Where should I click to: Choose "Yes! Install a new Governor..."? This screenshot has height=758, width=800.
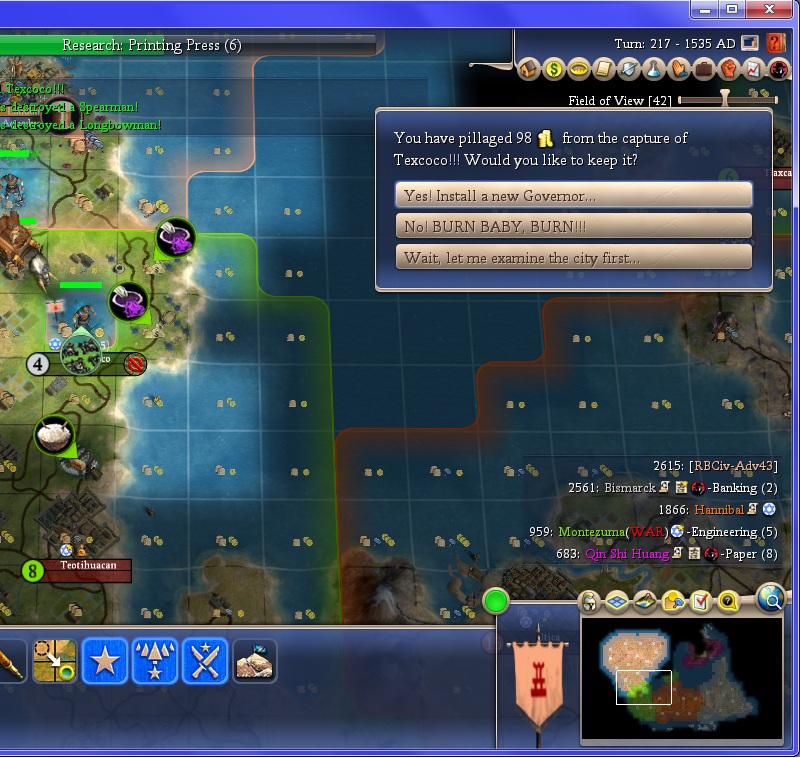(x=574, y=195)
